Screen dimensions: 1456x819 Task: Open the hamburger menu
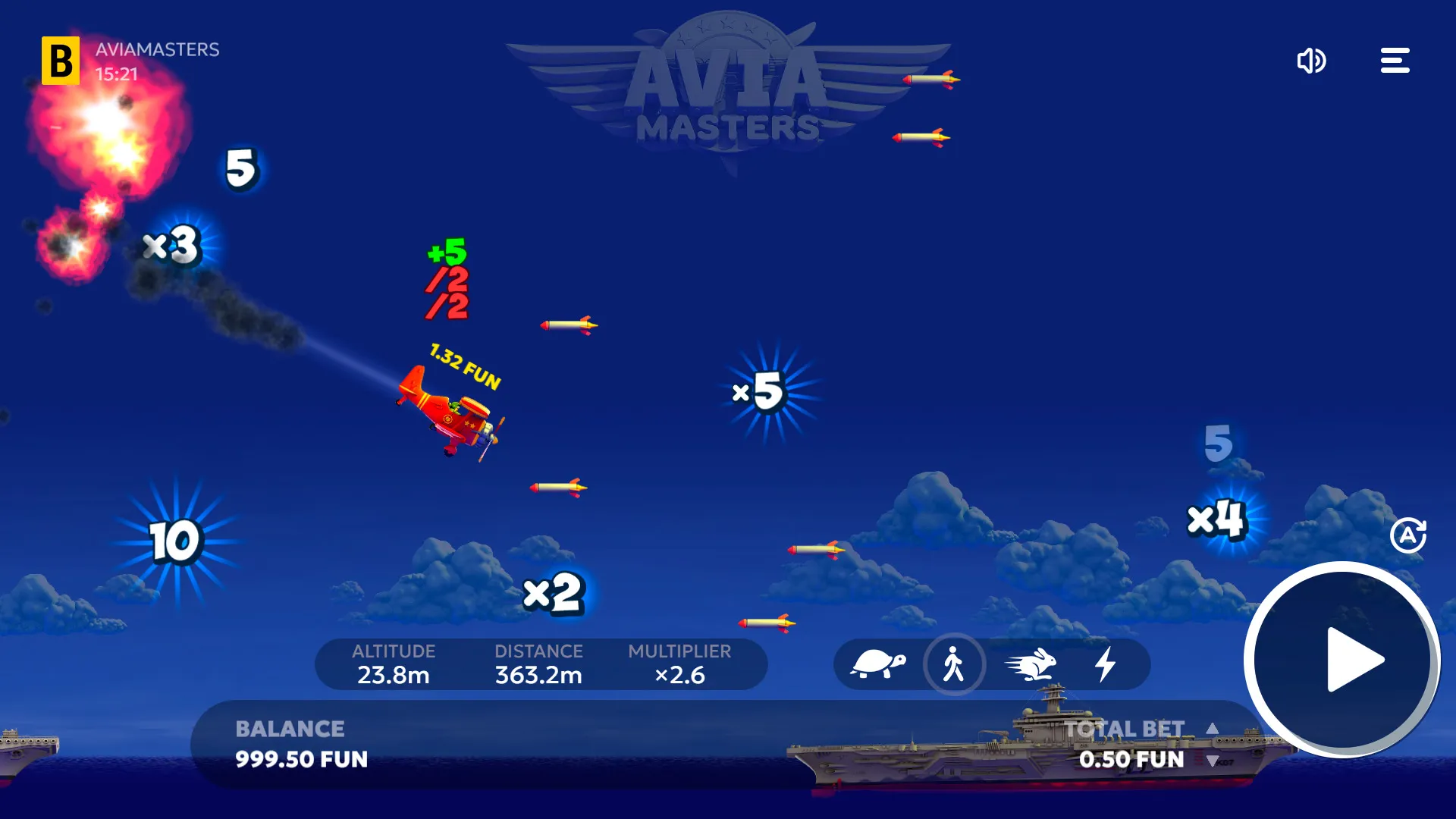pos(1395,61)
